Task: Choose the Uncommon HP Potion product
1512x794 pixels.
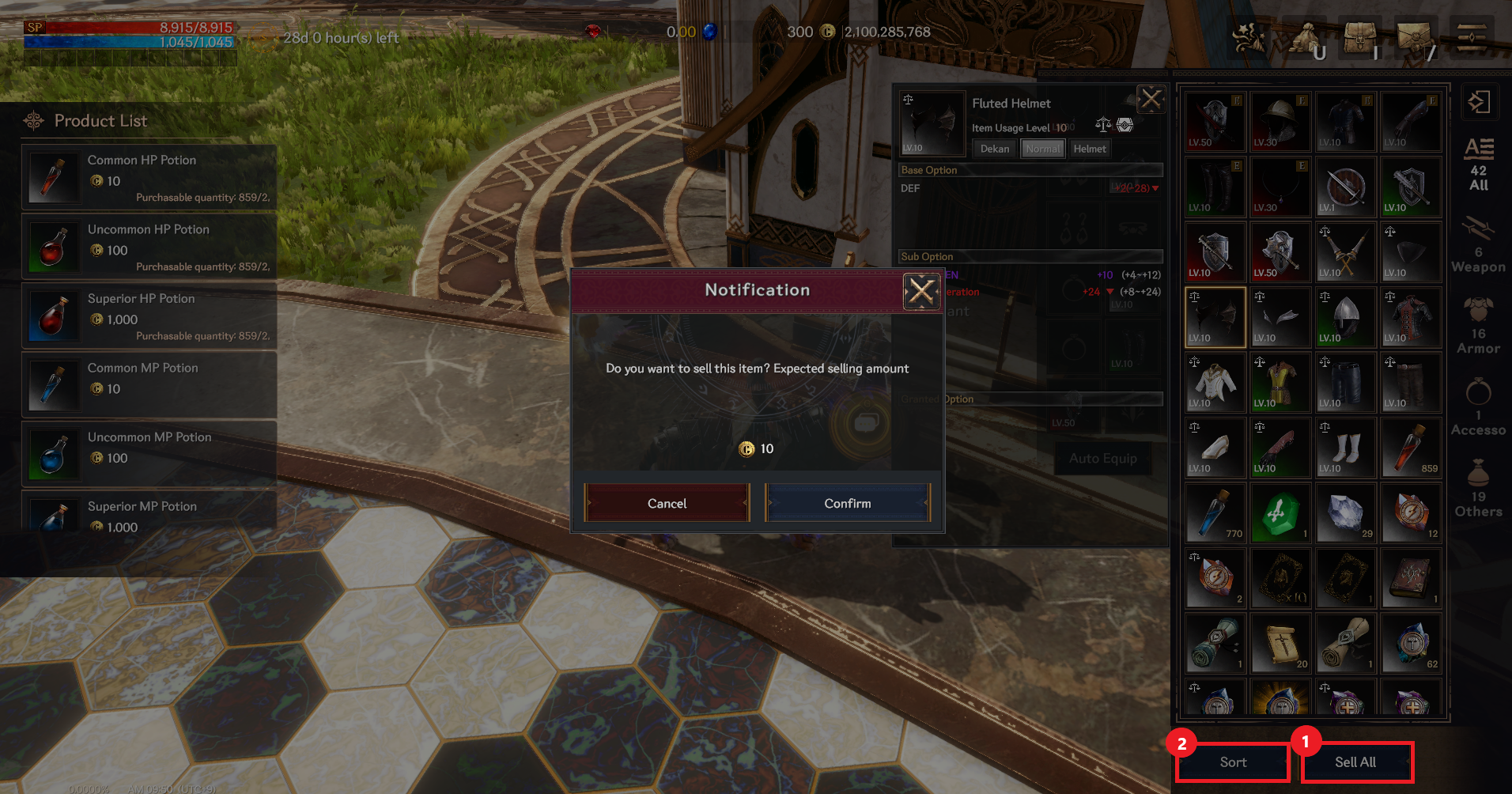Action: pos(149,247)
